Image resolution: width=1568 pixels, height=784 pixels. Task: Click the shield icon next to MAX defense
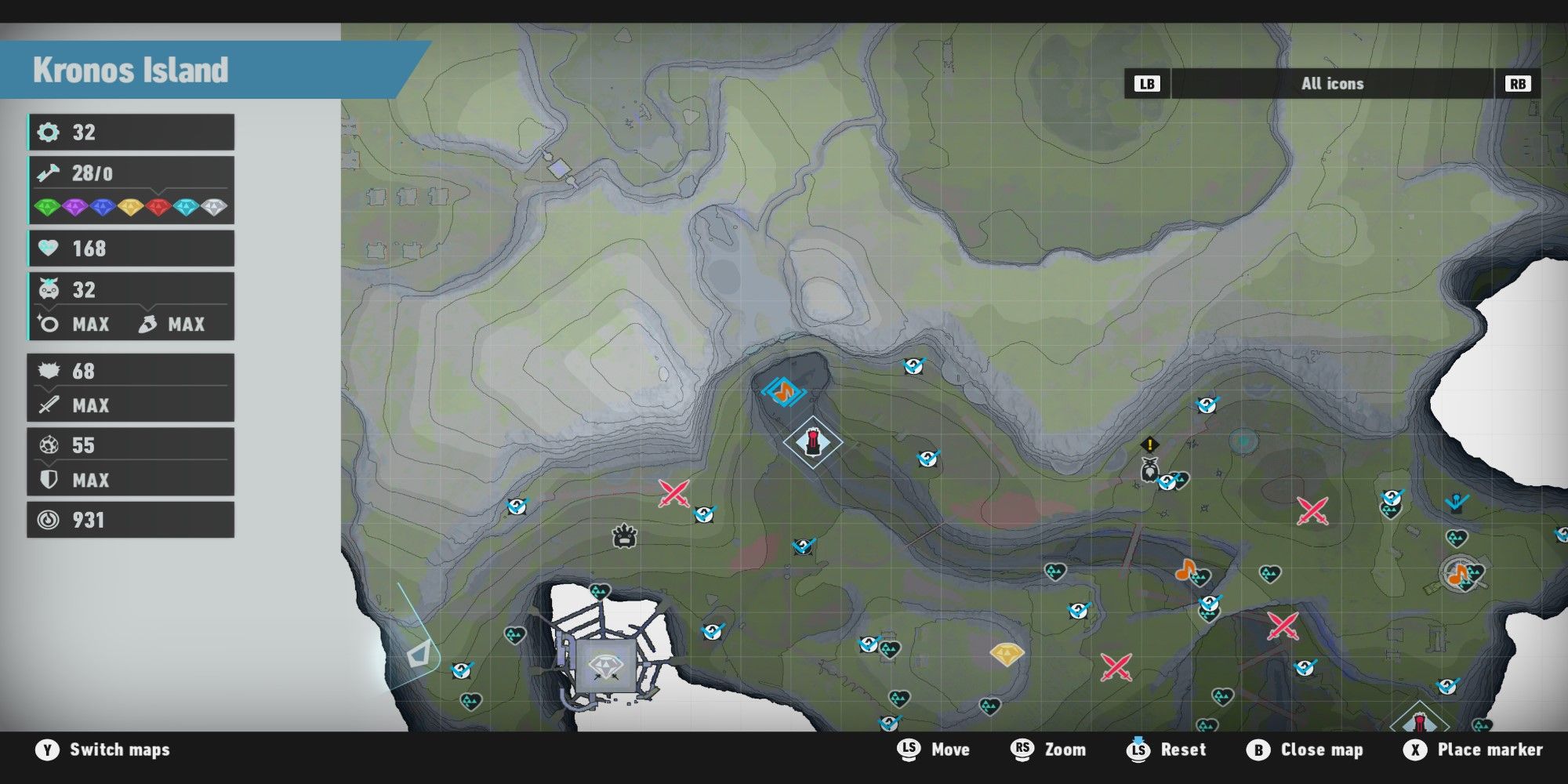pos(49,480)
